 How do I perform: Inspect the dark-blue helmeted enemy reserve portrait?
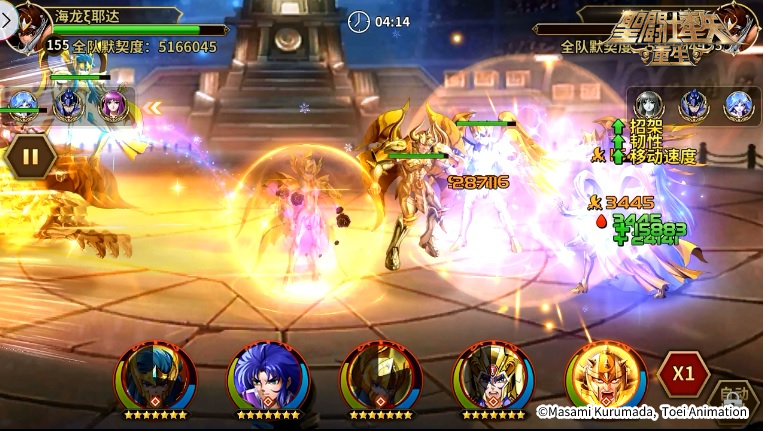coord(694,104)
